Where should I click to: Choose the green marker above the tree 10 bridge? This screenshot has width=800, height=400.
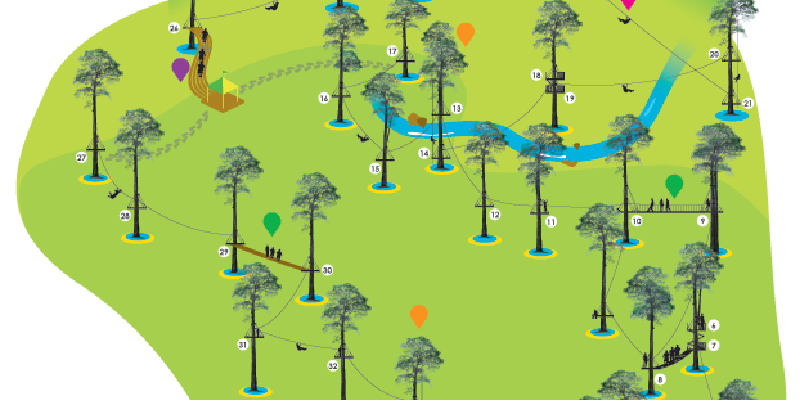(x=675, y=184)
